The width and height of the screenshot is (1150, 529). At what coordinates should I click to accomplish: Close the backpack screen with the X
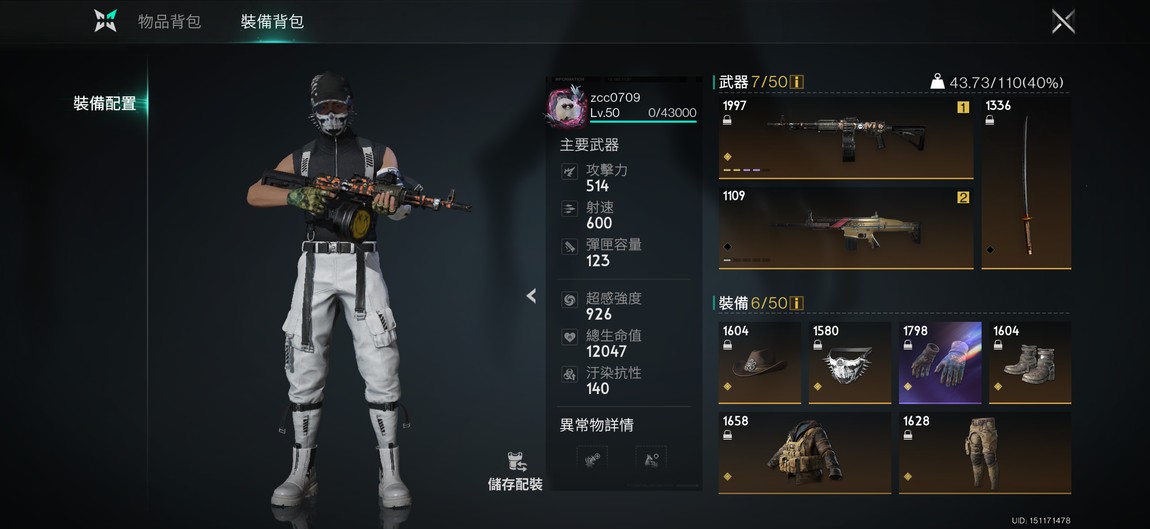[x=1063, y=21]
